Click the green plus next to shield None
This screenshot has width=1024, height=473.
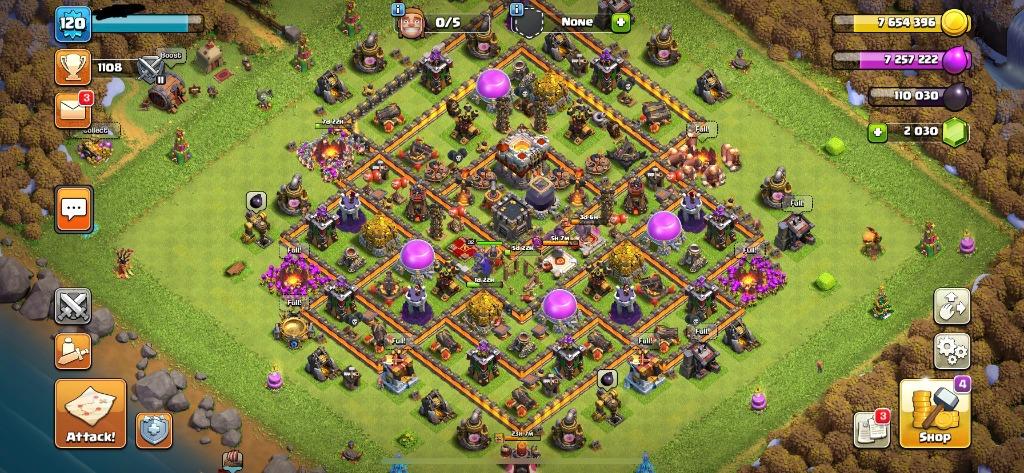click(620, 21)
